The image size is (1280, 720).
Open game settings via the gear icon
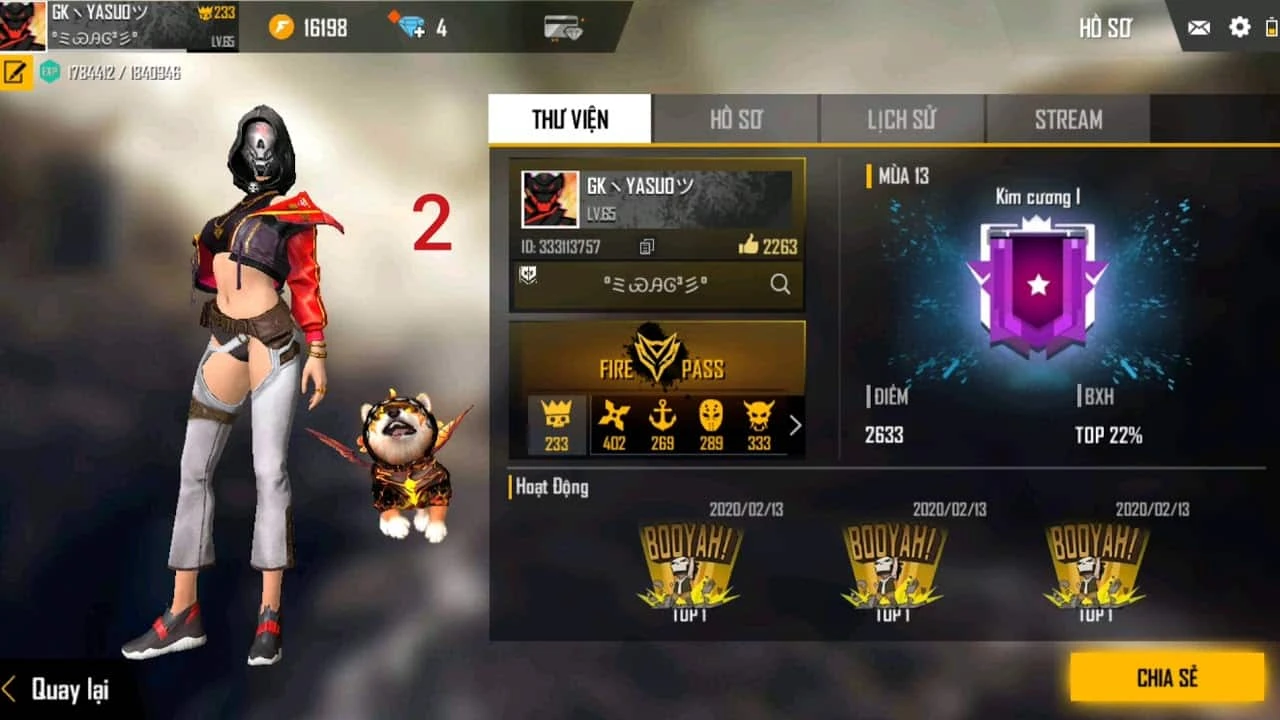click(x=1238, y=28)
